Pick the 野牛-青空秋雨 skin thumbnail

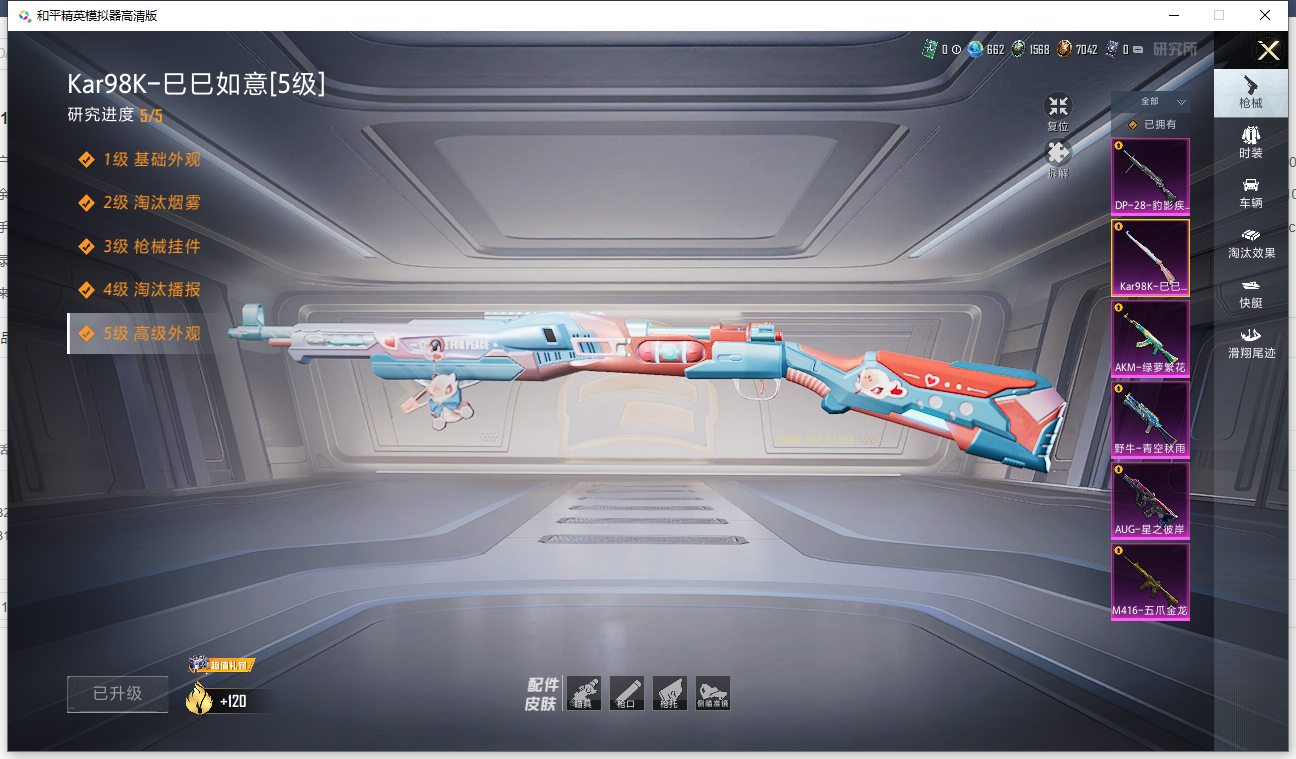[x=1151, y=419]
